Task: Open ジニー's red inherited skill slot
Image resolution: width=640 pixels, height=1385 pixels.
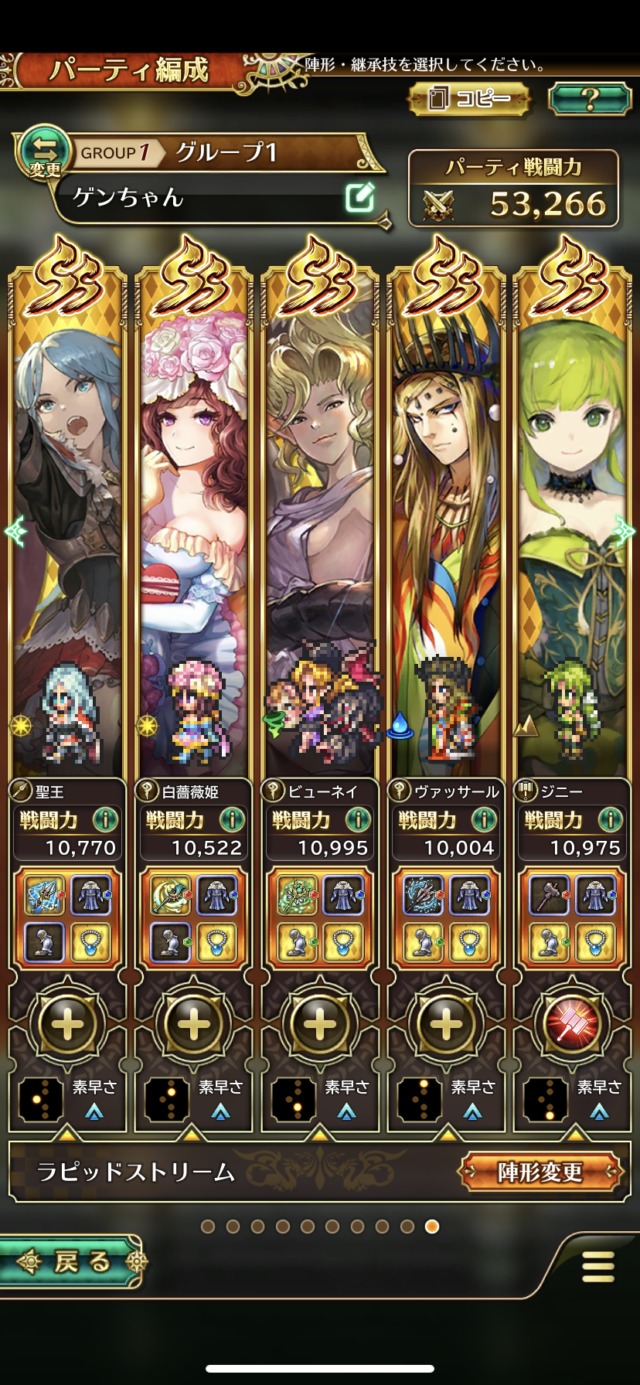Action: coord(572,1023)
